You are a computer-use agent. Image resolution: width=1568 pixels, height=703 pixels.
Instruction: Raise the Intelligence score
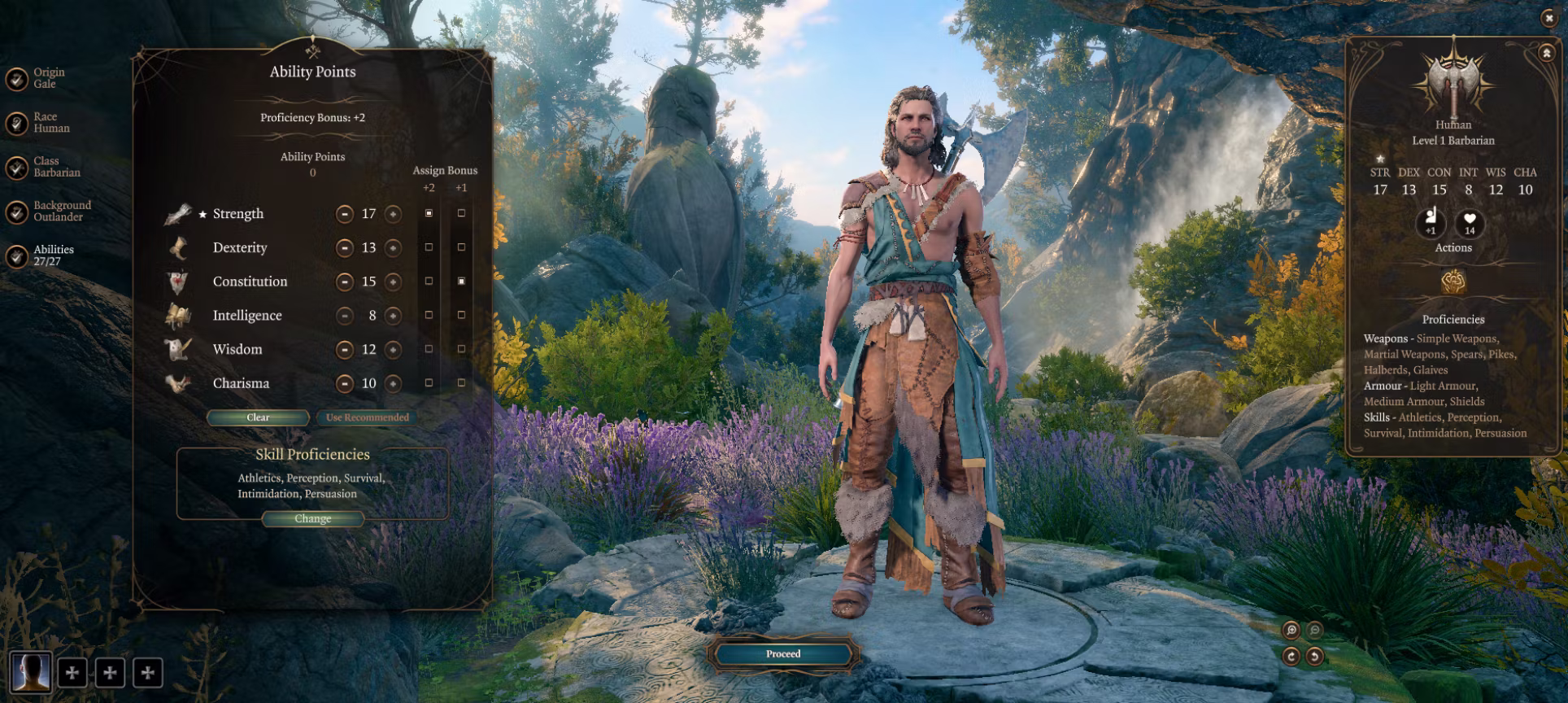pyautogui.click(x=394, y=316)
